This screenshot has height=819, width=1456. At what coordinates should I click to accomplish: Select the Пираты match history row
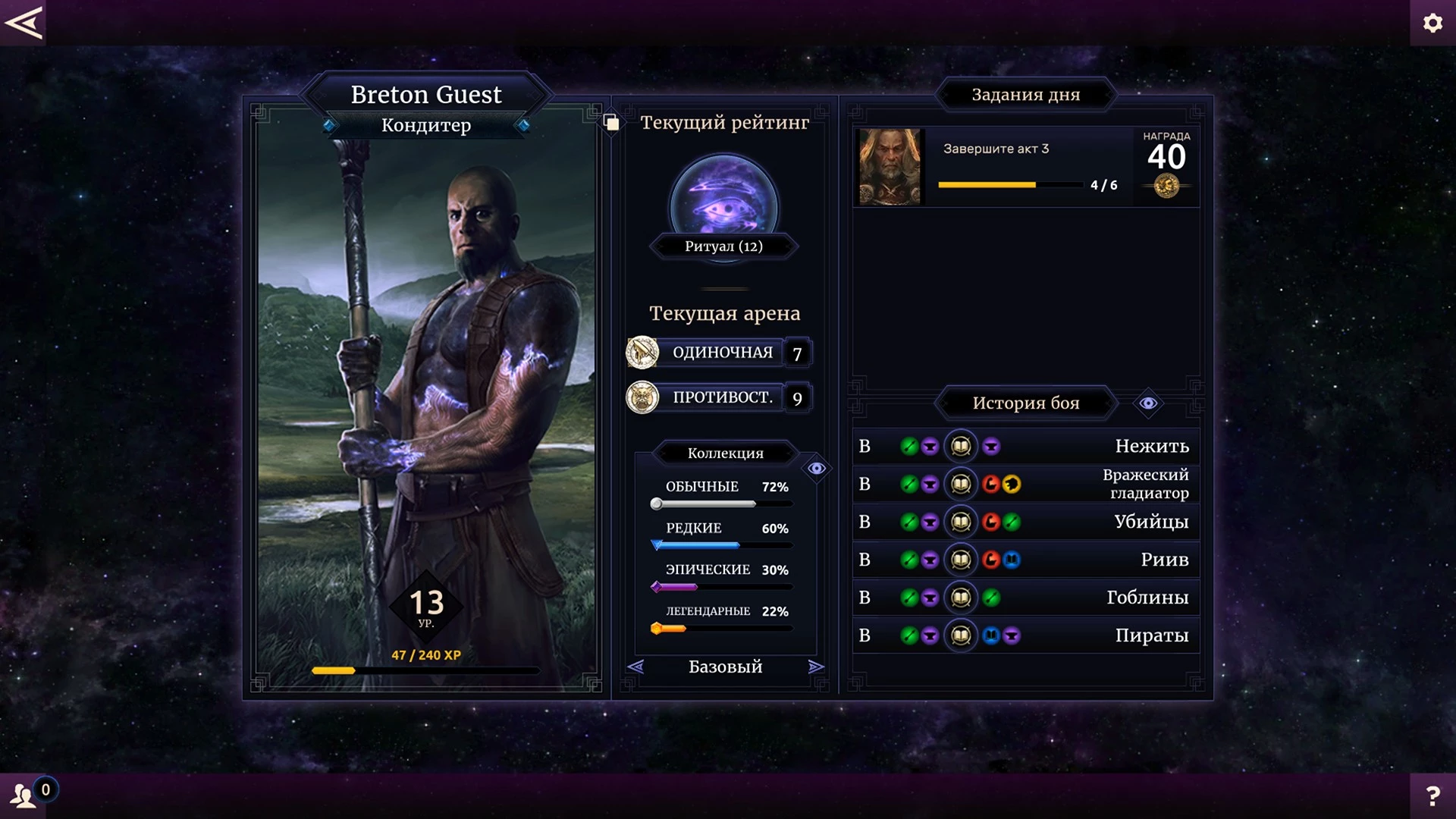pyautogui.click(x=1025, y=635)
